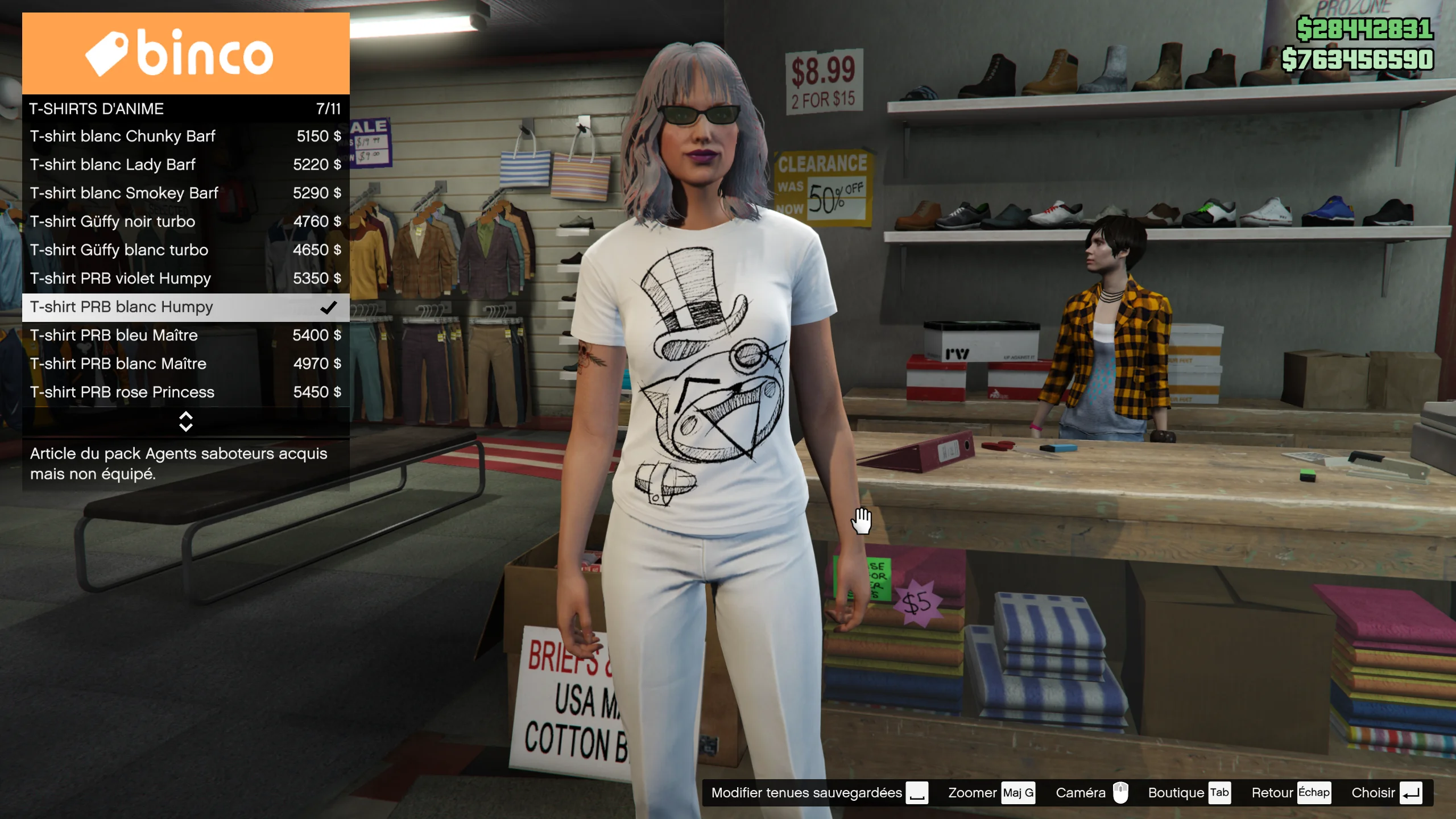Click the equipped T-shirt PRB blanc Humpy
This screenshot has width=1456, height=819.
[x=185, y=307]
